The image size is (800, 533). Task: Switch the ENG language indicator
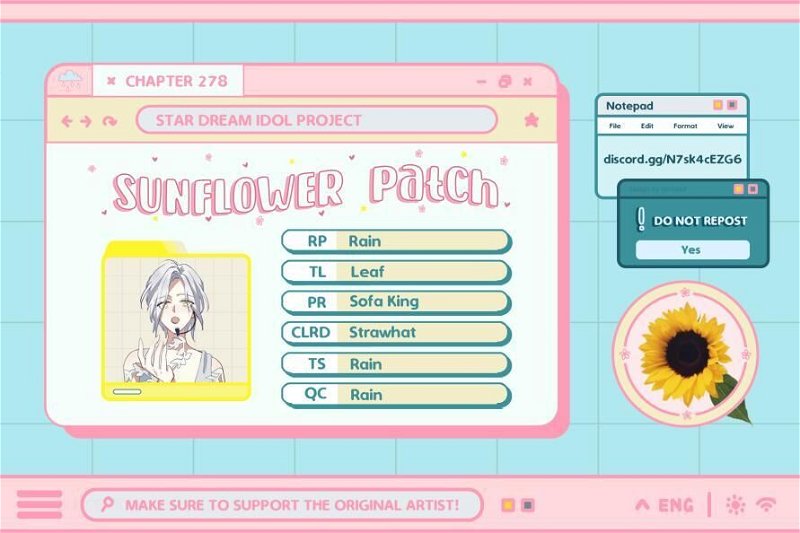click(x=674, y=505)
